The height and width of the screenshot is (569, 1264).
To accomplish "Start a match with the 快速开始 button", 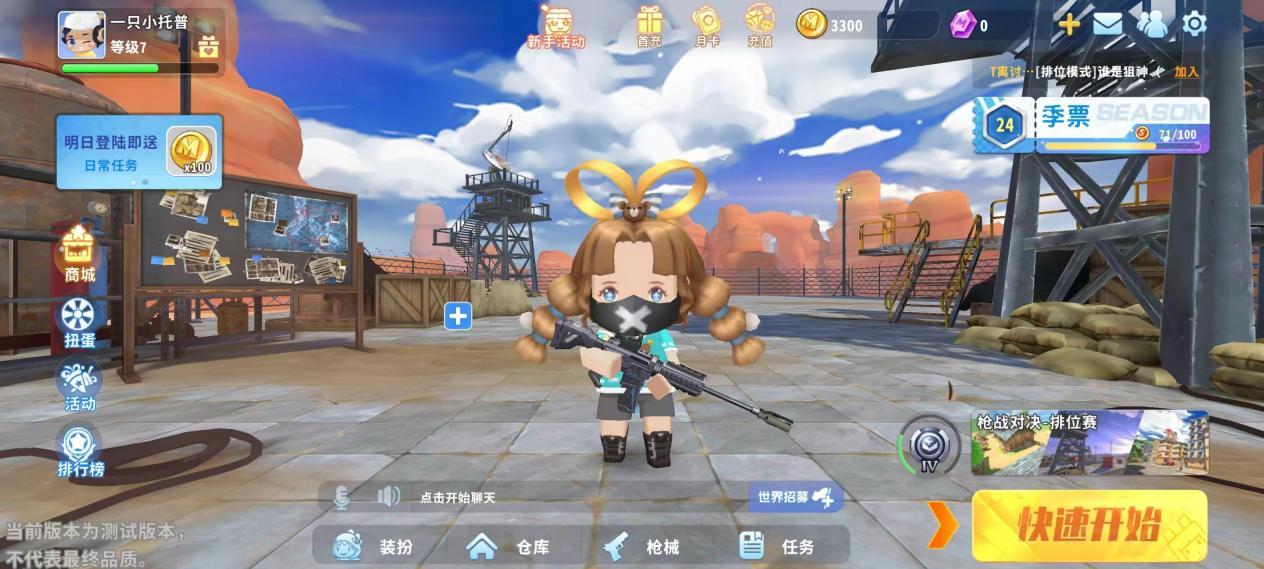I will pyautogui.click(x=1089, y=525).
